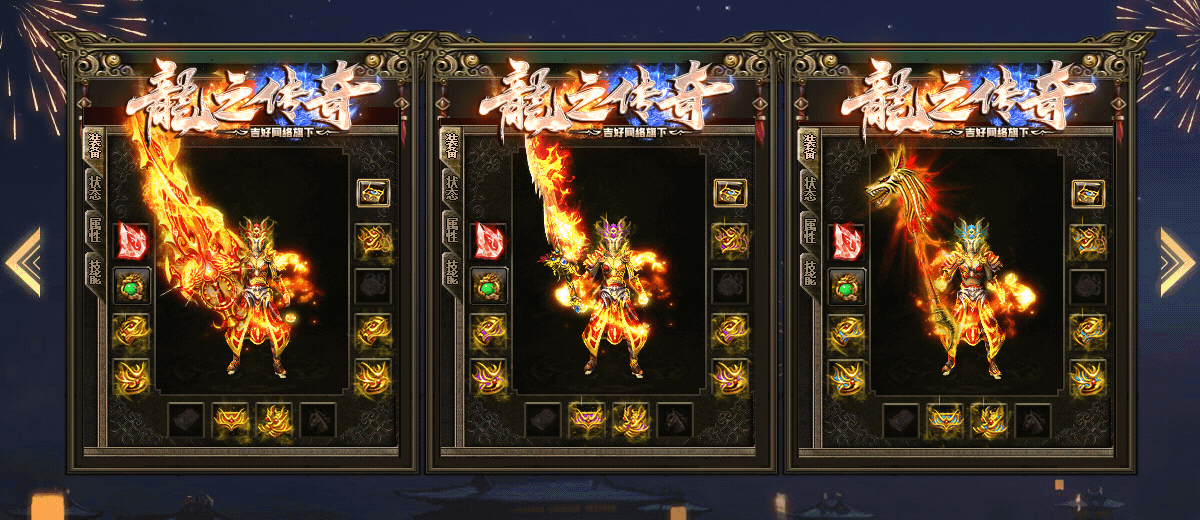This screenshot has height=520, width=1200.
Task: Pick red crystal slot in the wolf-head staff panel
Action: coord(847,241)
